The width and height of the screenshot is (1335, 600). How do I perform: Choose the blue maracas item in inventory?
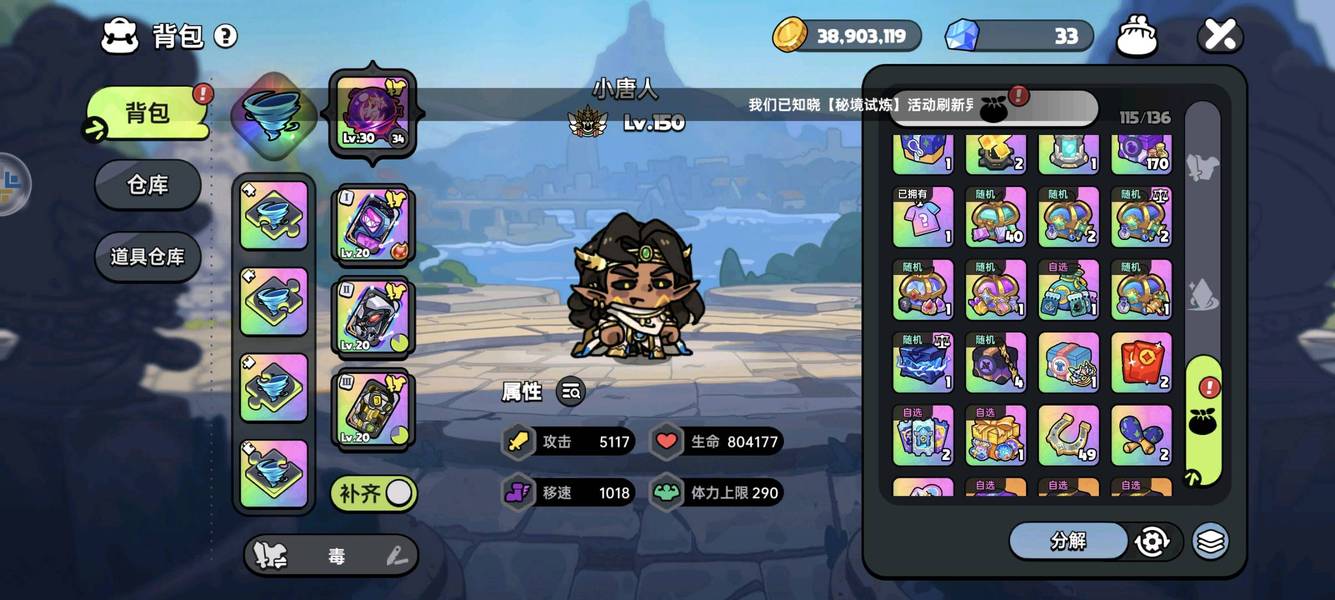(1141, 435)
